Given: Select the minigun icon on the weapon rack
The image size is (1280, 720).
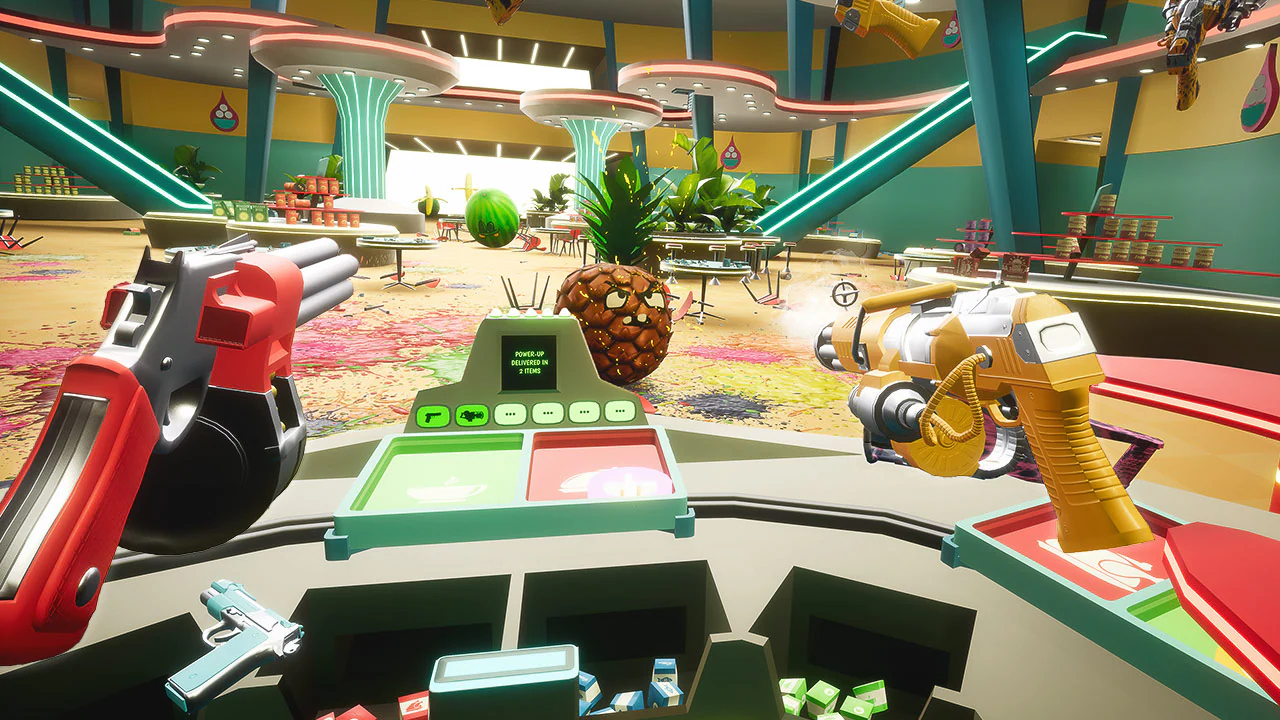Looking at the screenshot, I should (472, 415).
